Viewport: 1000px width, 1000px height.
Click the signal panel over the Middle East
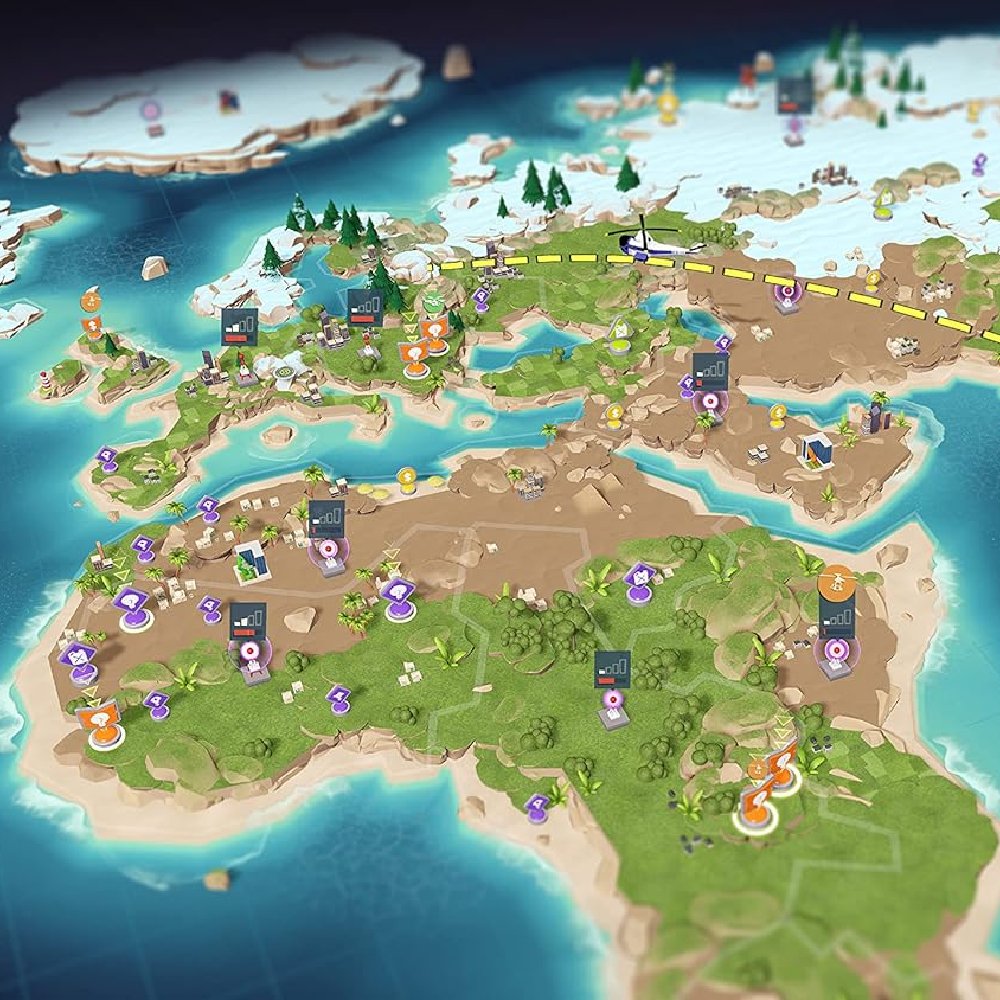pyautogui.click(x=709, y=367)
